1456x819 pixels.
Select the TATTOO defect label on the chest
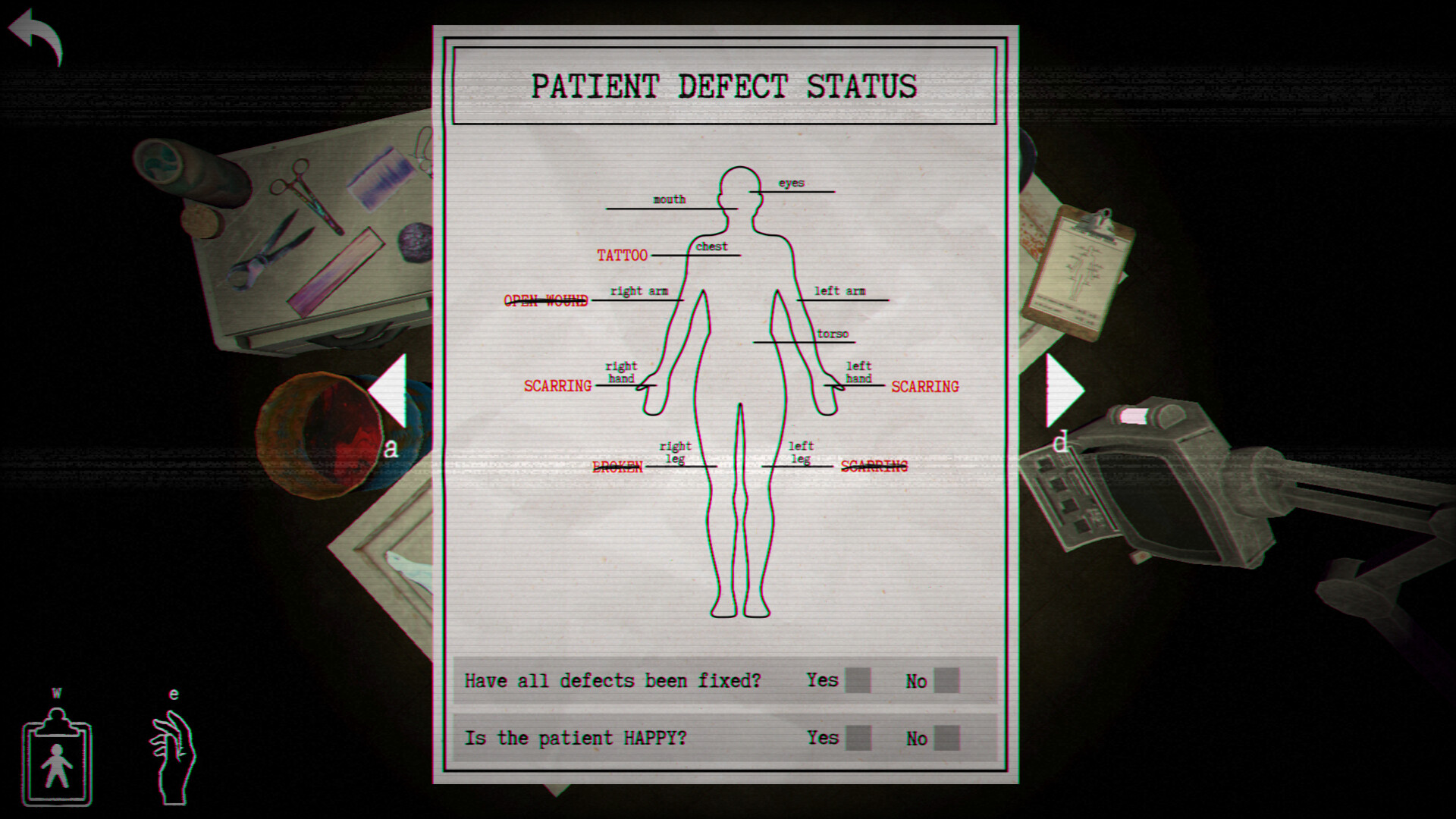point(622,256)
